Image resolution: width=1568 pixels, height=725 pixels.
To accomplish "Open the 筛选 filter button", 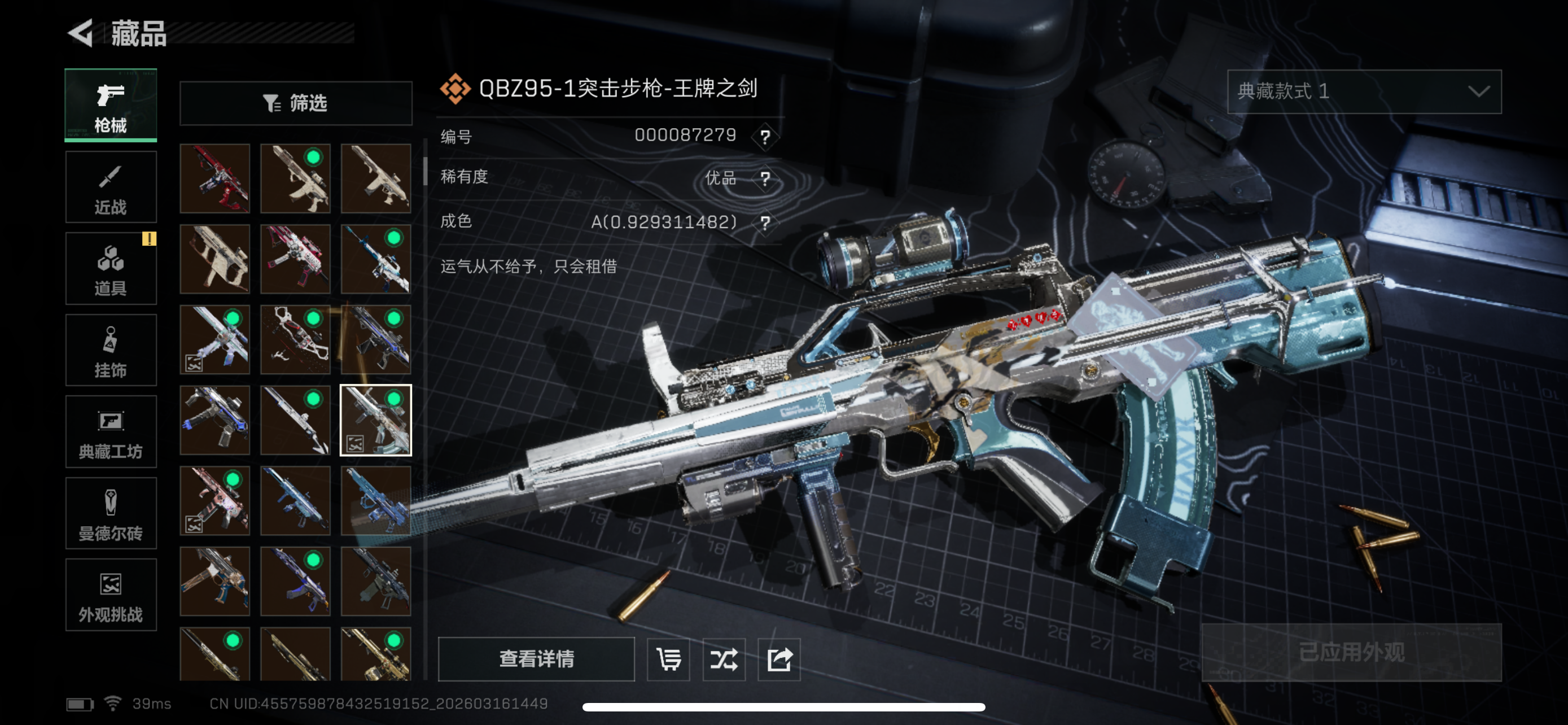I will coord(296,103).
